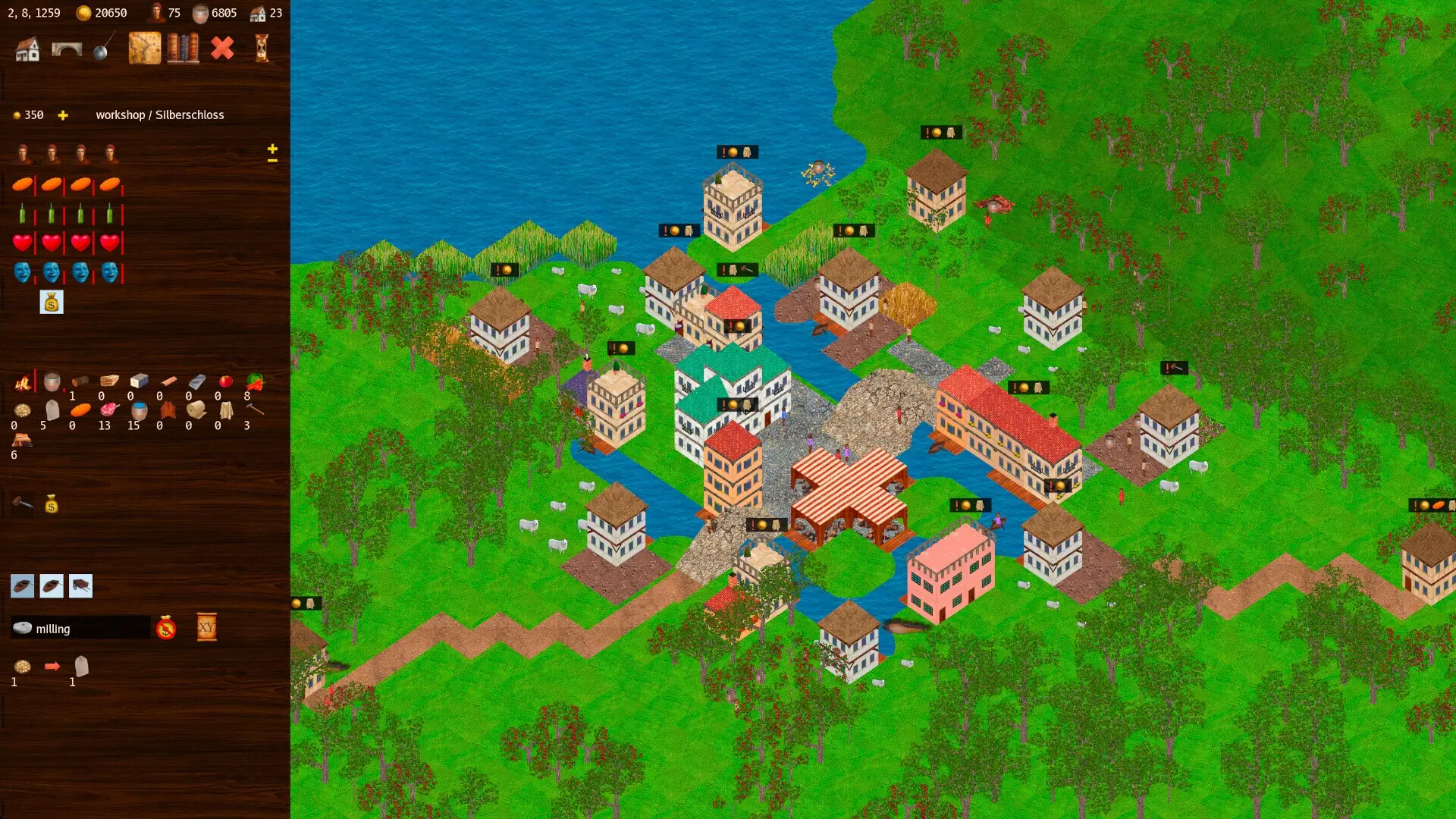Click the hourglass time icon

point(262,49)
